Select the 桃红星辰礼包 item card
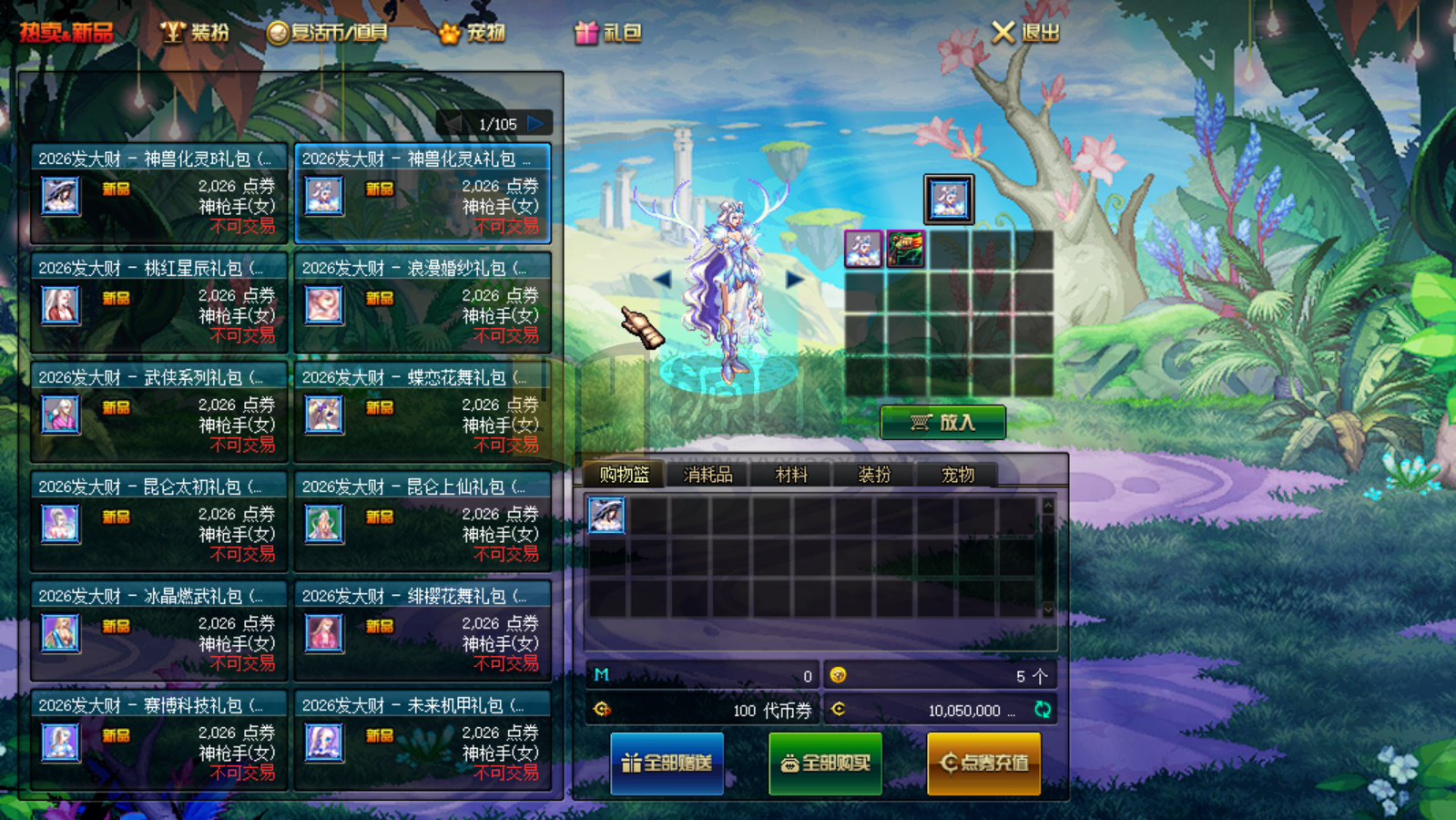Screen dimensions: 1456x820 point(158,302)
